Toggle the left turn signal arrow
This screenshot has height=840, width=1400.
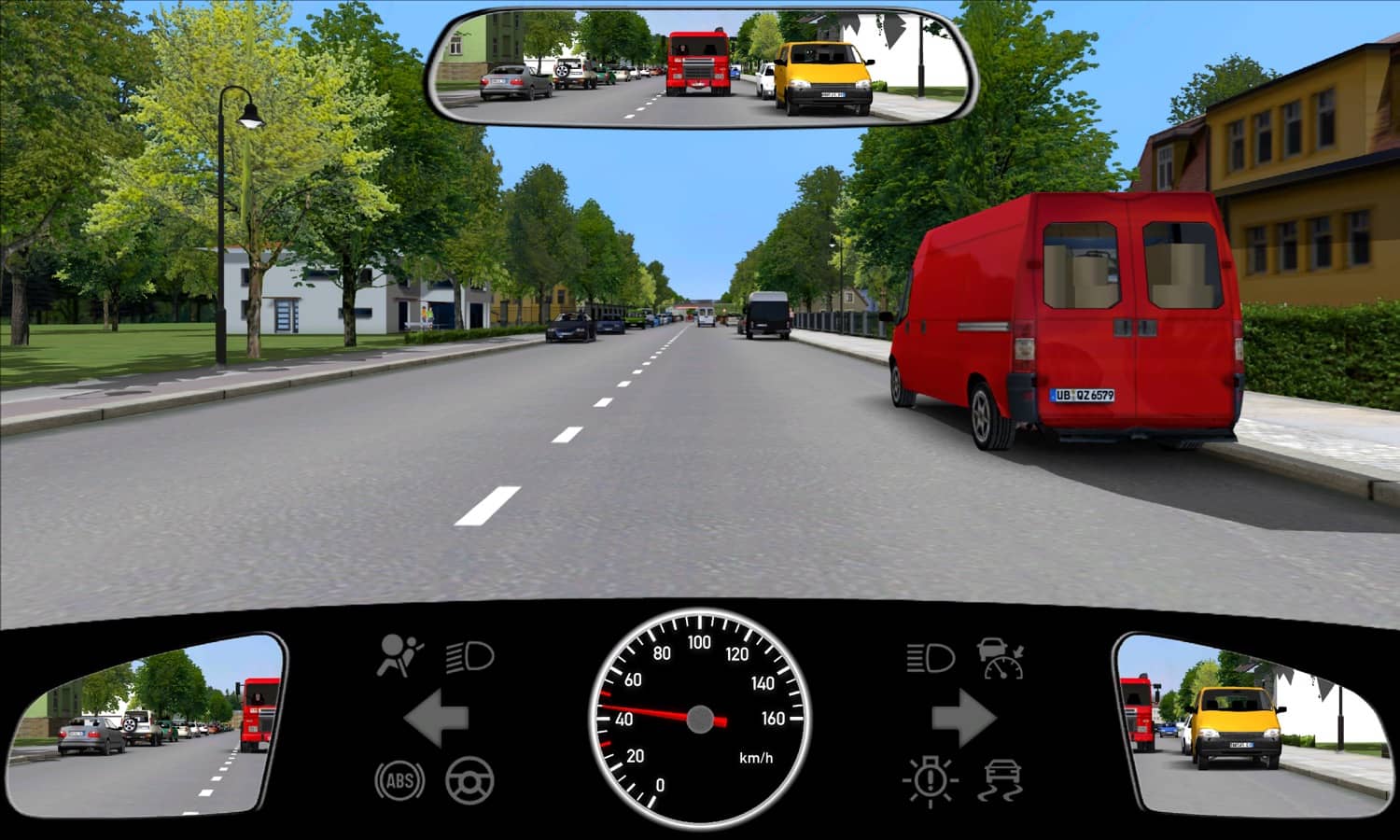point(434,717)
